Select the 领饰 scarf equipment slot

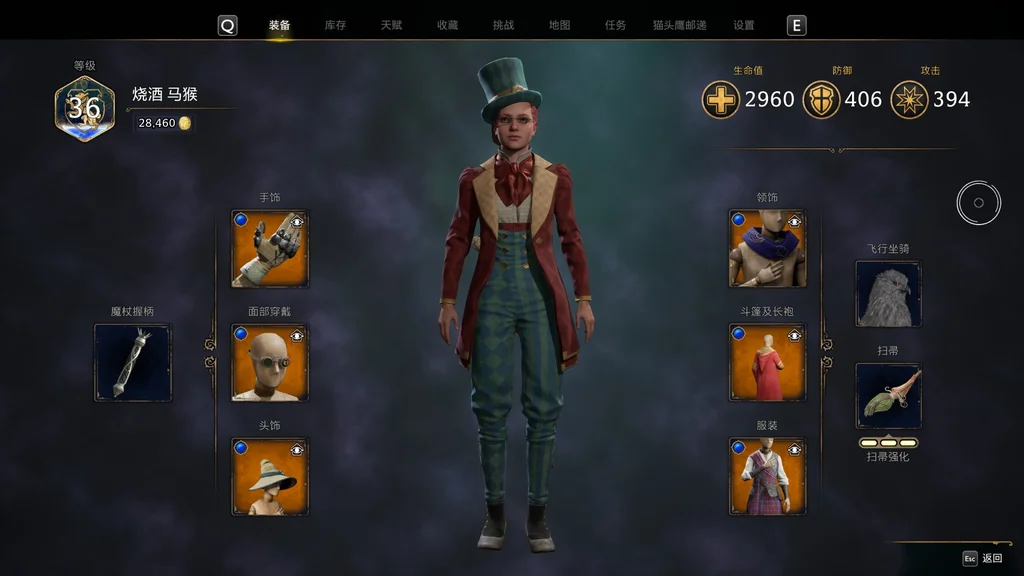pyautogui.click(x=767, y=248)
